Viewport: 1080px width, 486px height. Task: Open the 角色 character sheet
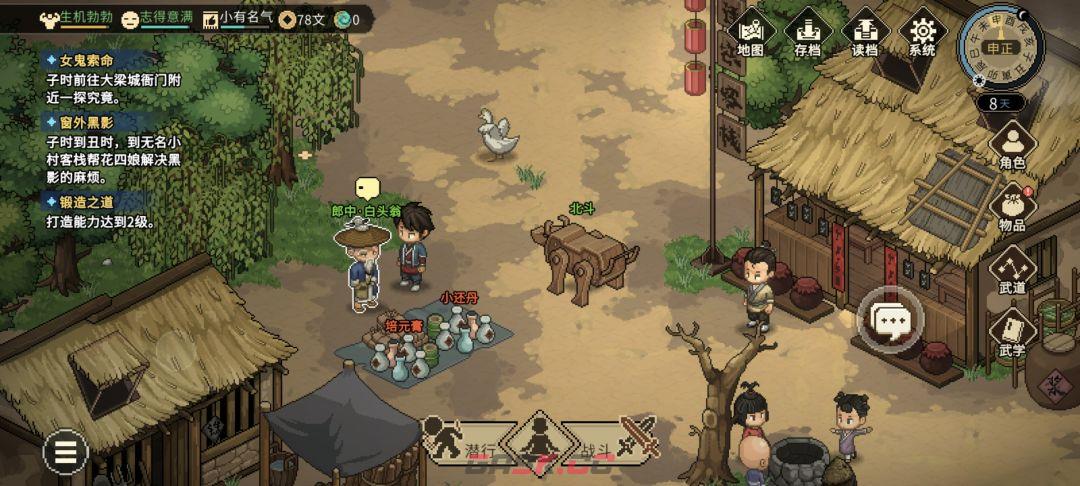[x=1012, y=145]
